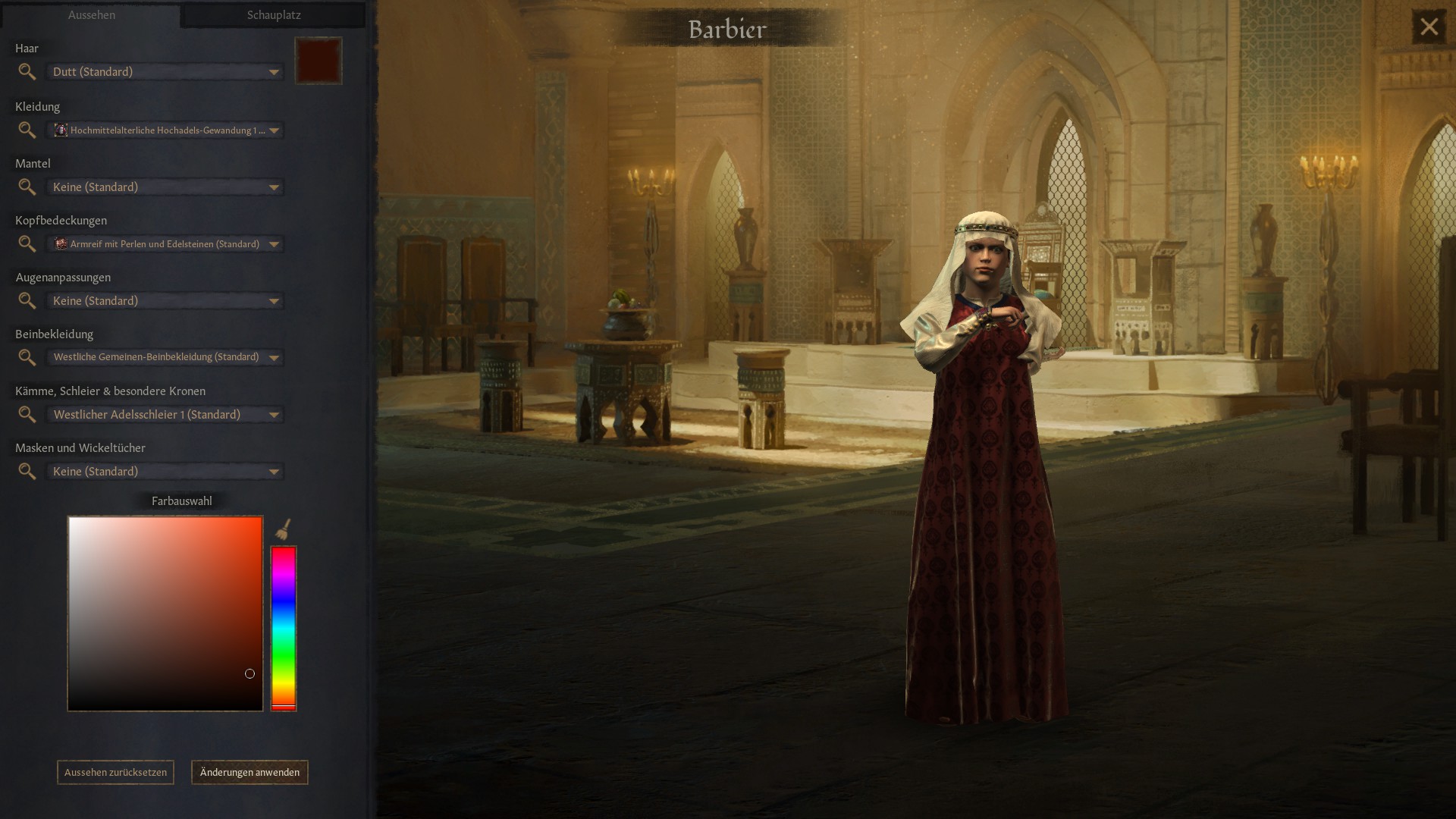This screenshot has height=819, width=1456.
Task: Open the Kopfbedeckungen search via magnifier icon
Action: [x=27, y=244]
